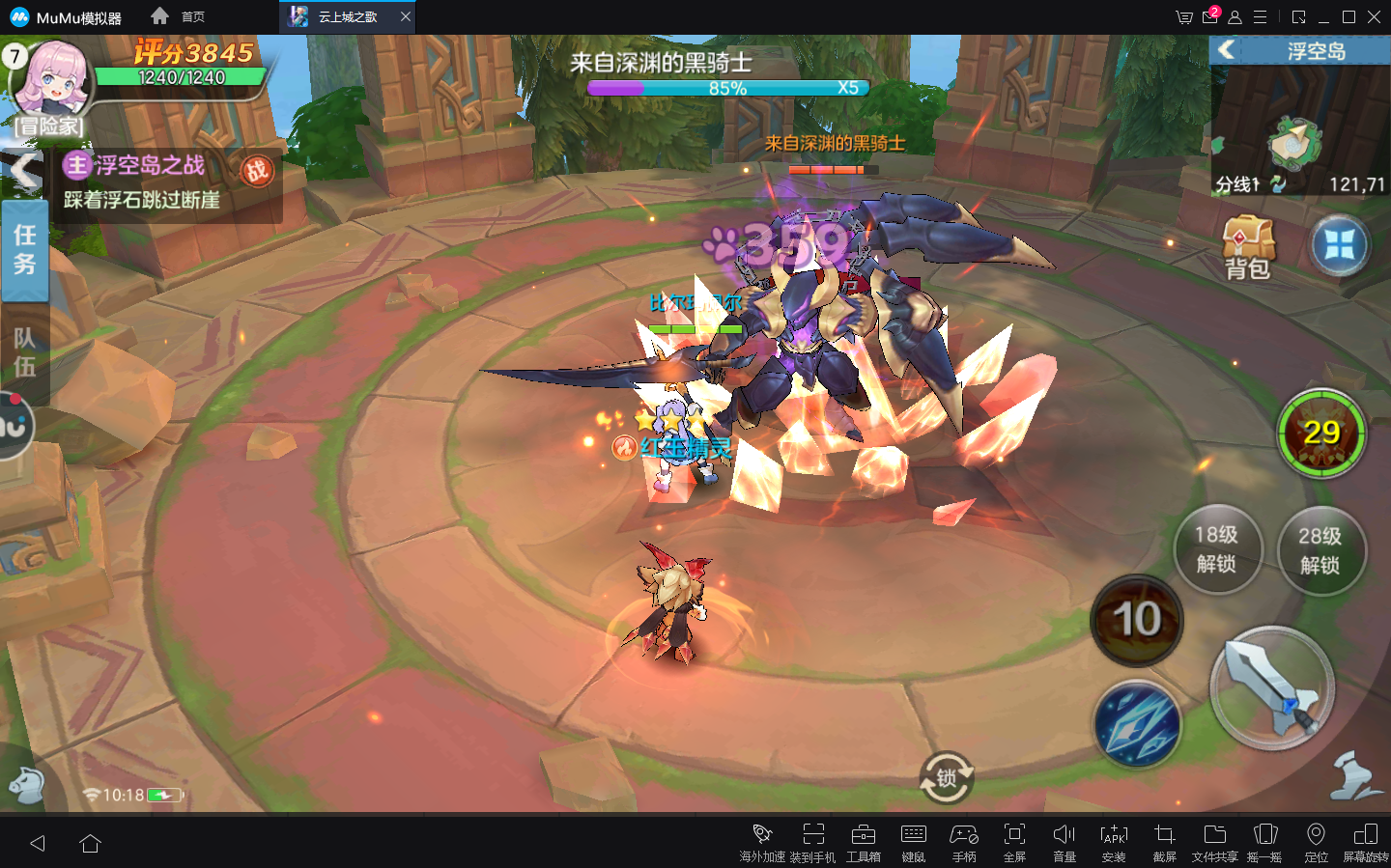Collapse the quest panel with left arrow
The image size is (1391, 868).
[26, 173]
